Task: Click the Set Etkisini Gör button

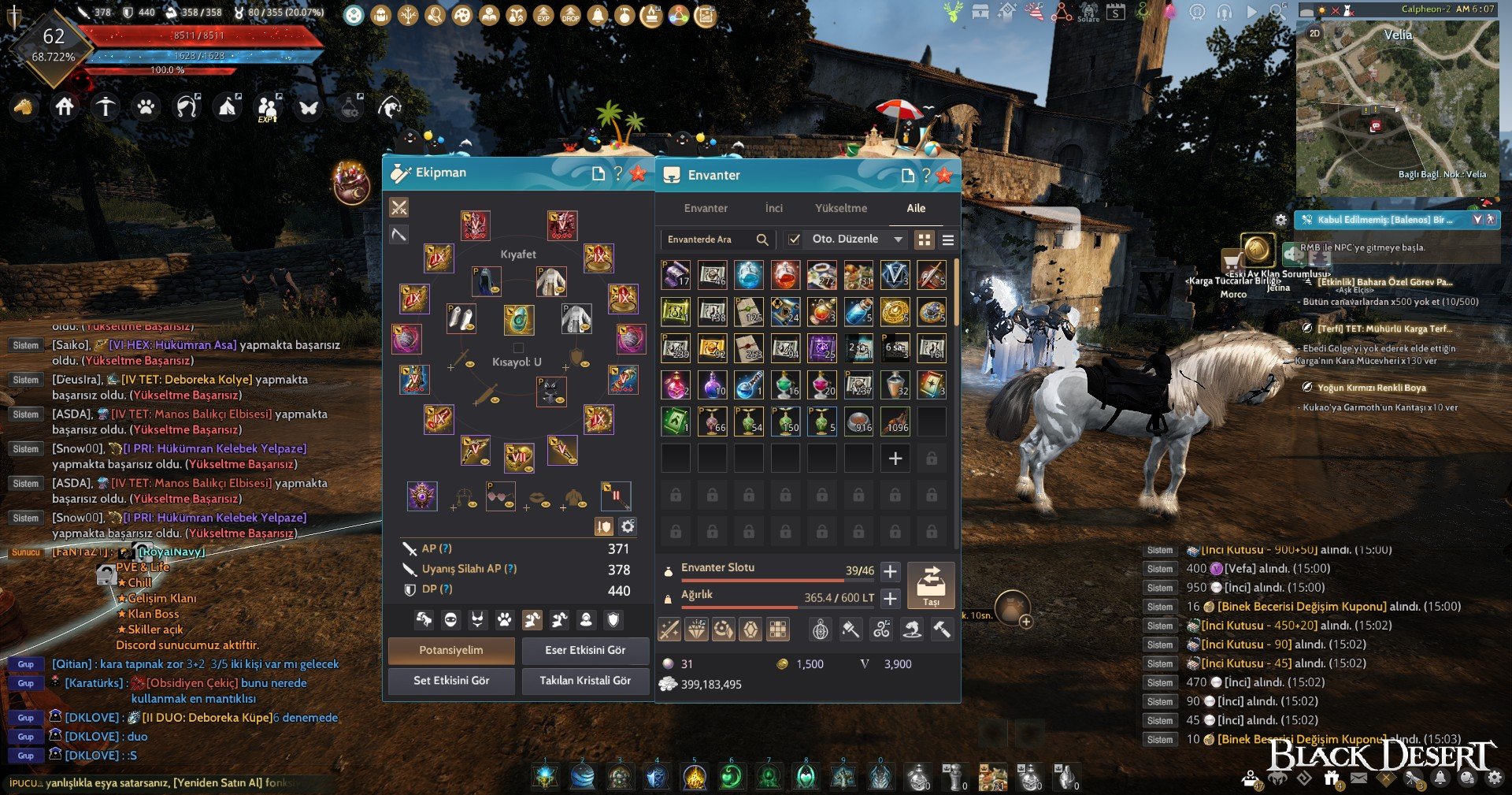Action: pos(451,681)
